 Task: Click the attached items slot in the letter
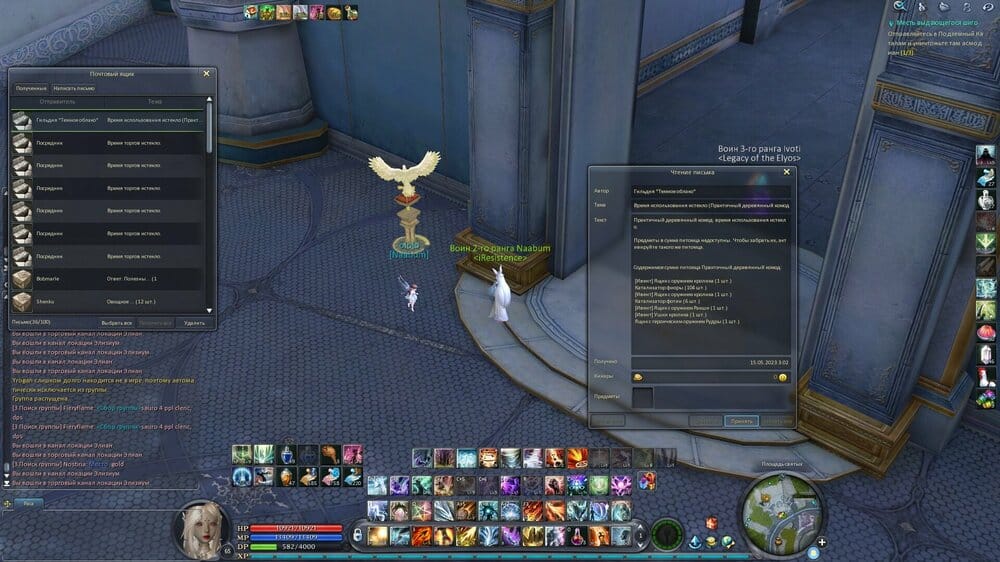(641, 397)
